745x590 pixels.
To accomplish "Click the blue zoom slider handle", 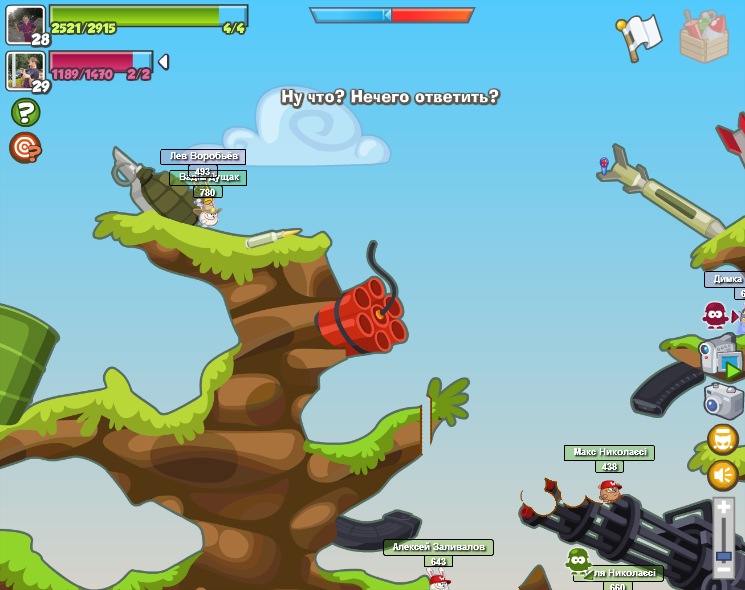I will 723,555.
